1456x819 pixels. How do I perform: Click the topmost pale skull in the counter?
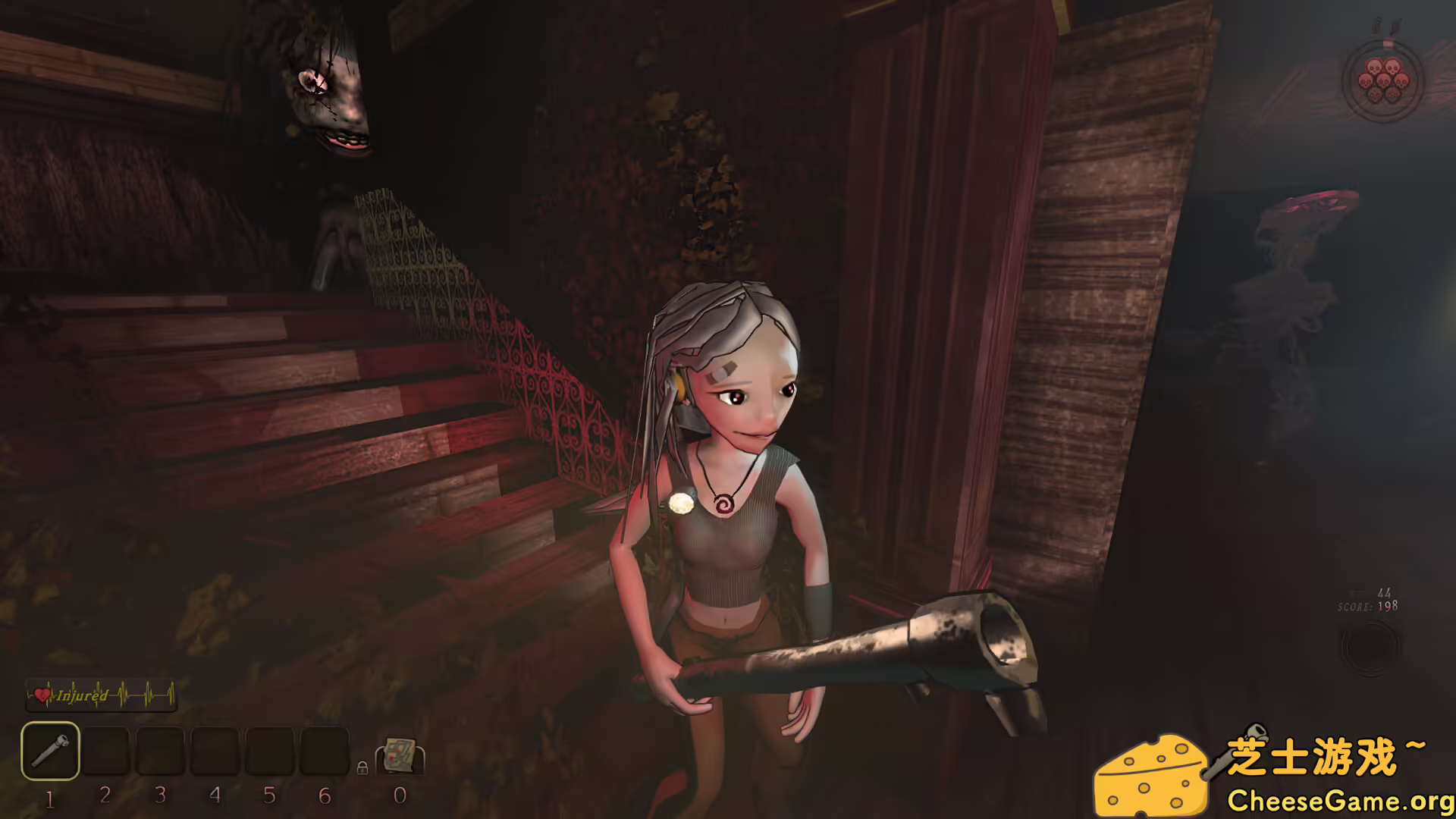1374,67
